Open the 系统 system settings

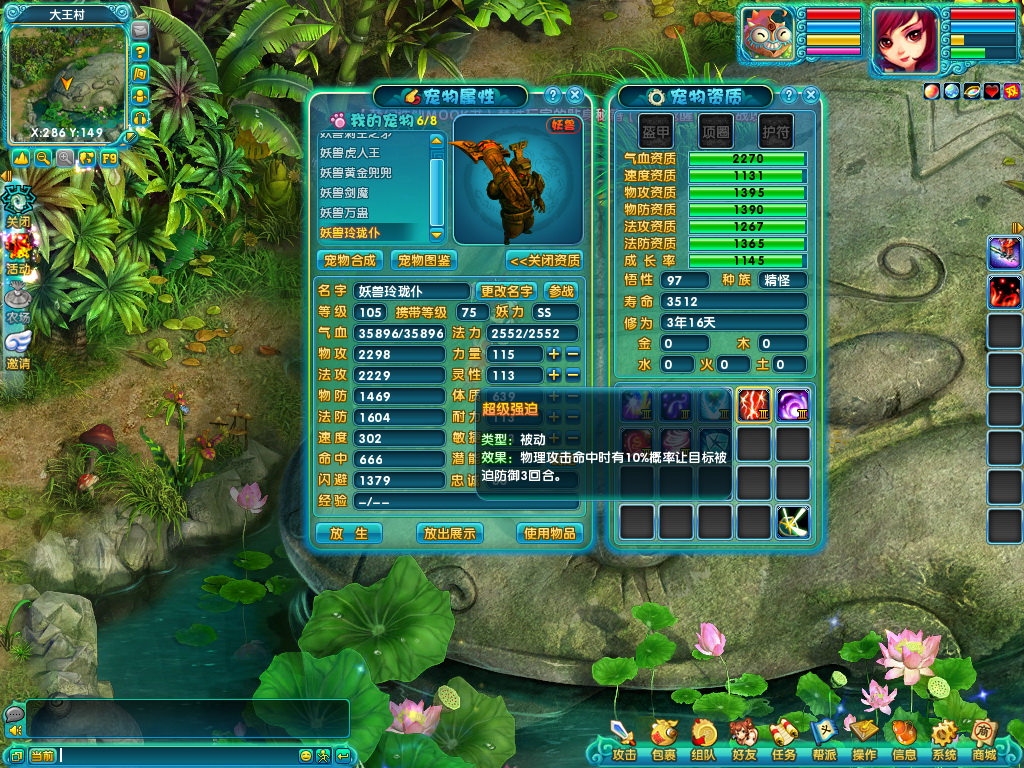(943, 741)
